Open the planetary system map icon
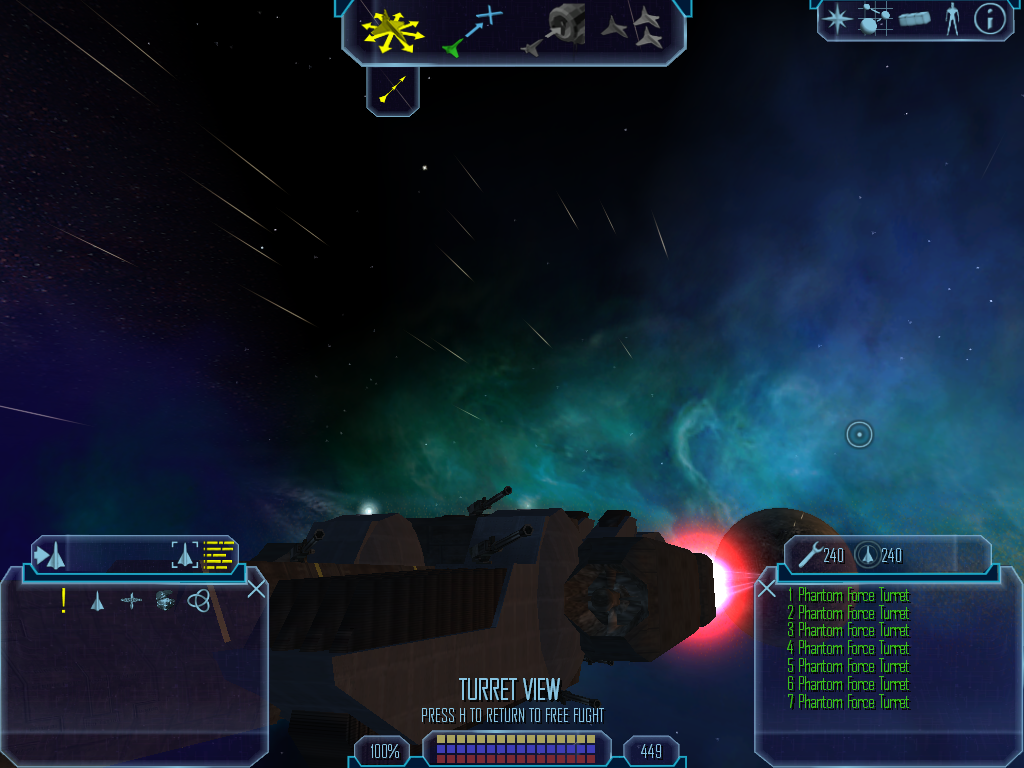Screen dimensions: 1024x768 [x=875, y=19]
